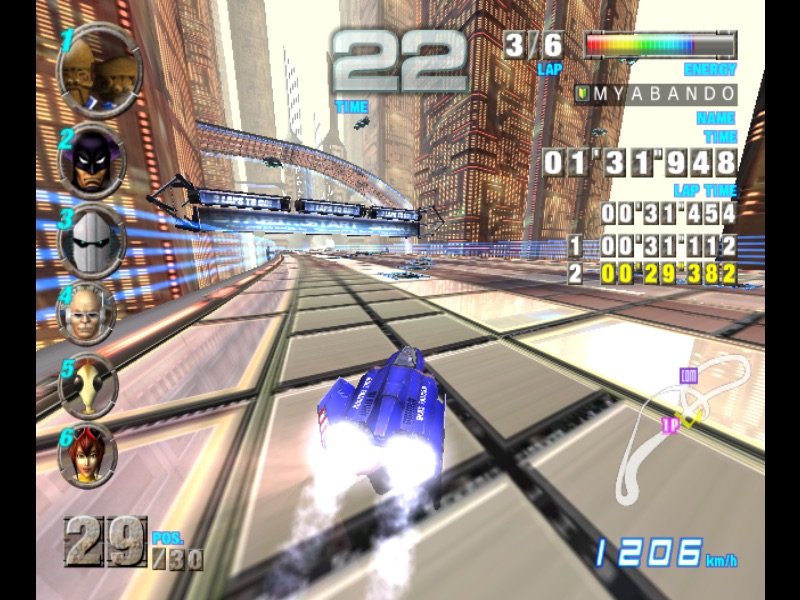This screenshot has height=600, width=800.
Task: Click the masked purple racer portrait
Action: pyautogui.click(x=92, y=160)
